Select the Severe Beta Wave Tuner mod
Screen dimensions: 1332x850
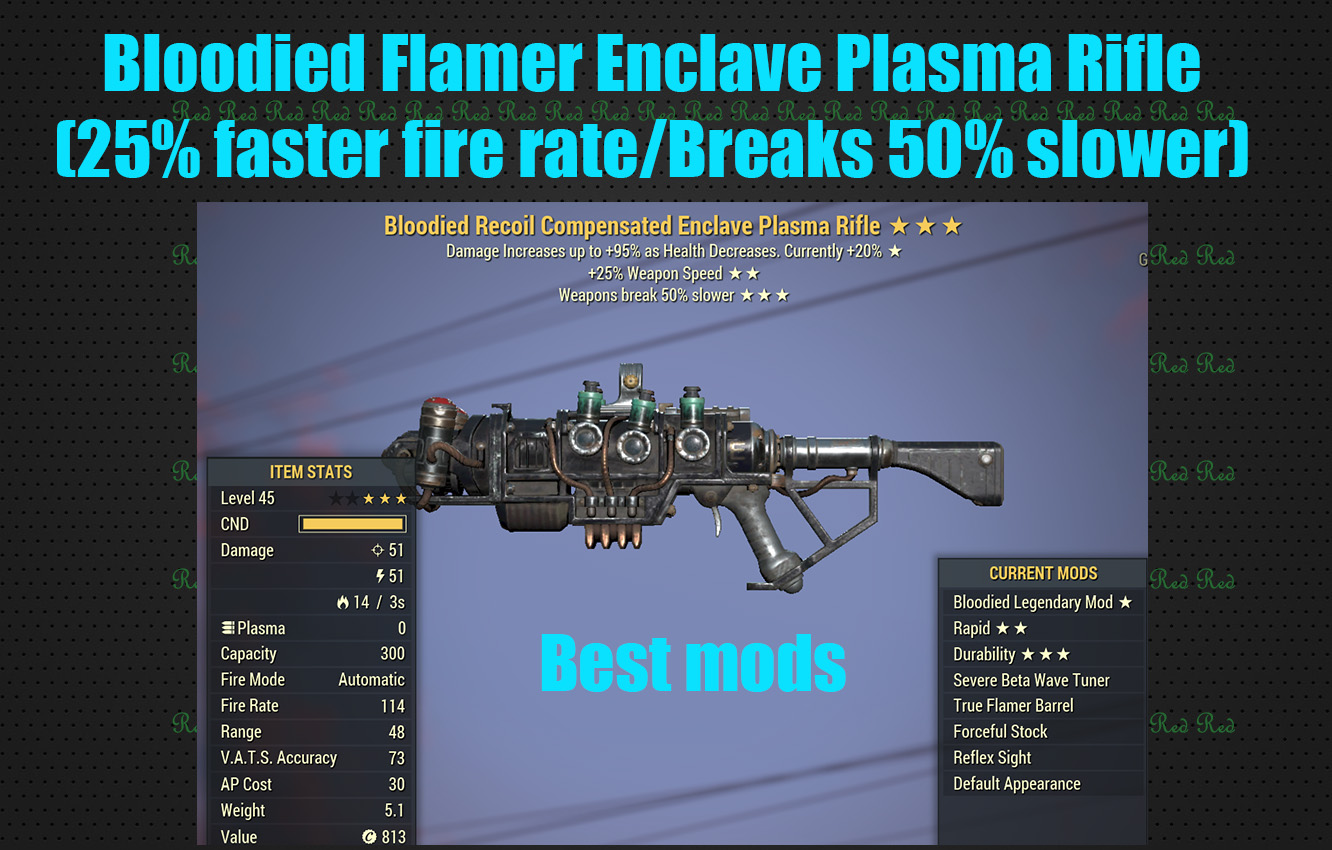[x=1031, y=679]
